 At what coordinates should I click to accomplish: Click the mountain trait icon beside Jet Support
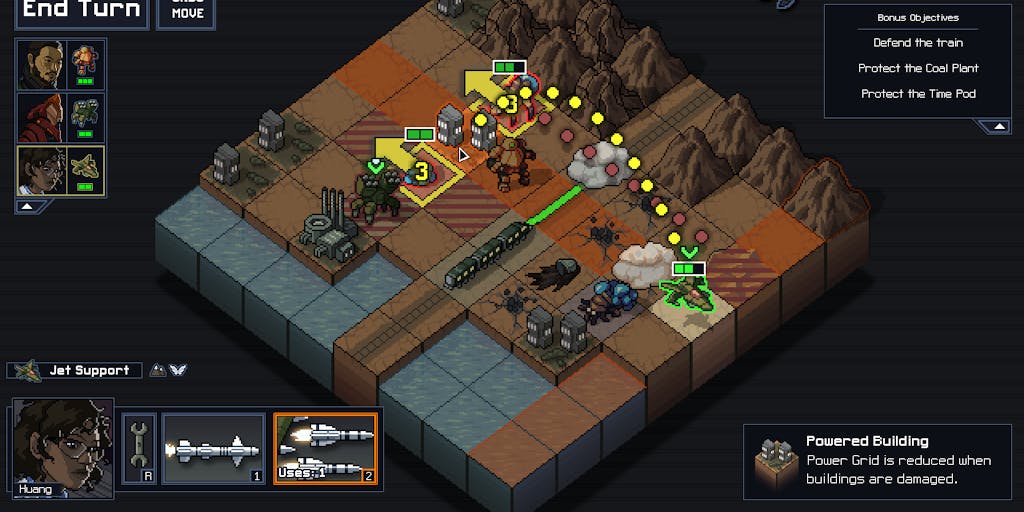[x=158, y=370]
